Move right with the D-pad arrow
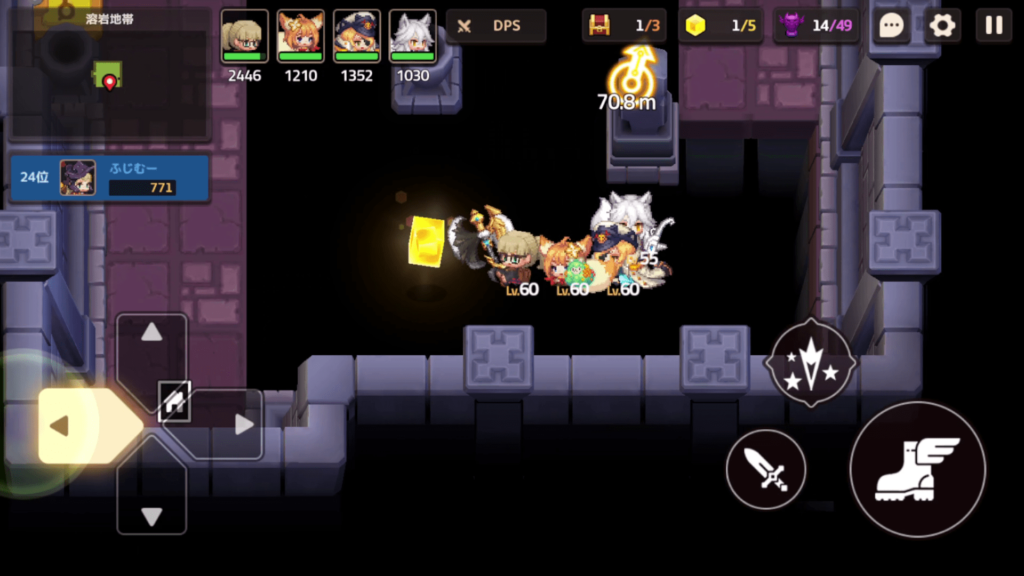 click(x=240, y=426)
